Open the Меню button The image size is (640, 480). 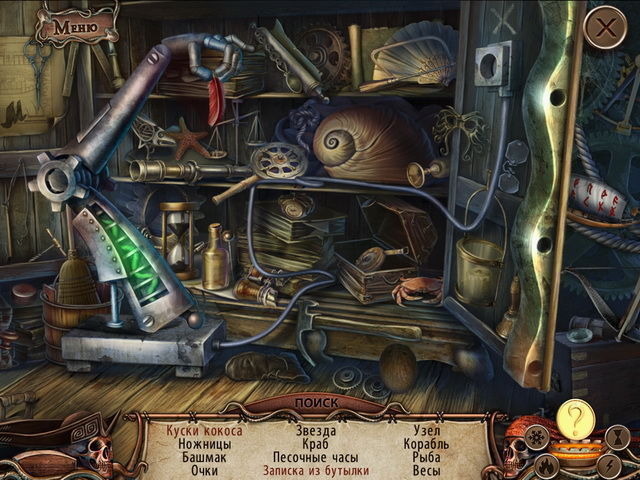76,26
